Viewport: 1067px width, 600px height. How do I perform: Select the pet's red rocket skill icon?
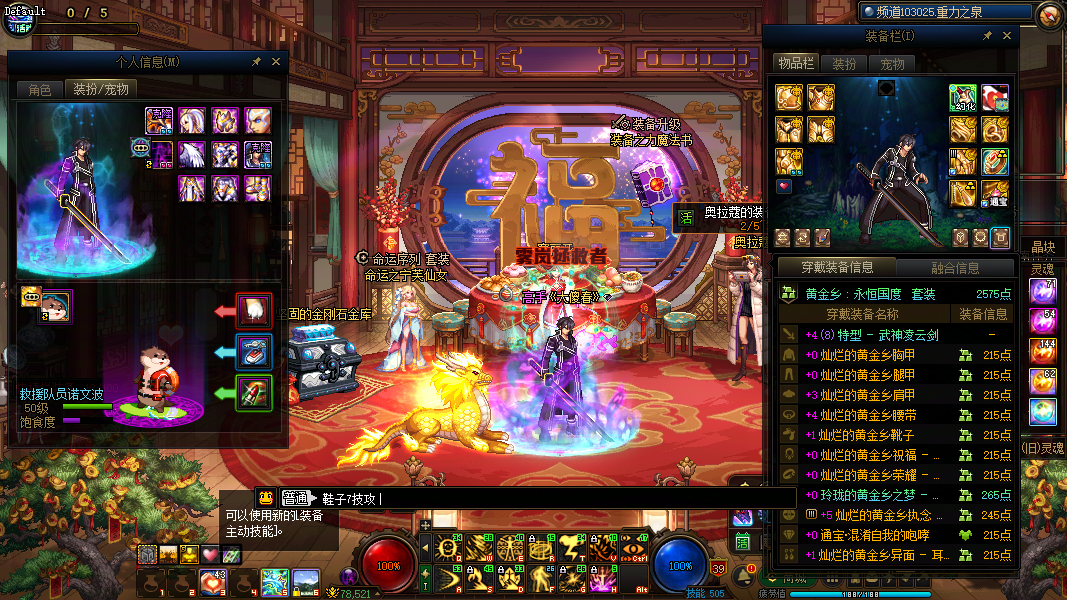click(254, 392)
